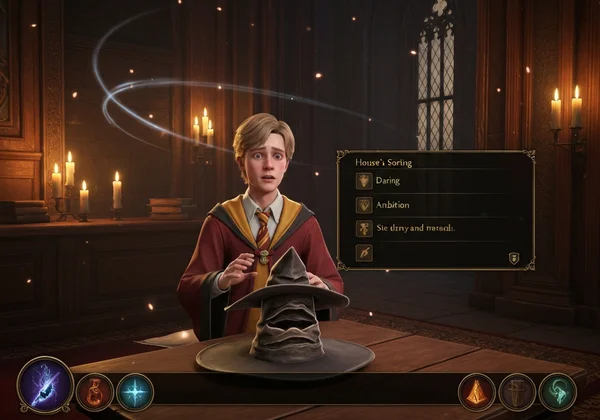The height and width of the screenshot is (420, 600).
Task: Activate the purple wand spell icon
Action: 45,387
